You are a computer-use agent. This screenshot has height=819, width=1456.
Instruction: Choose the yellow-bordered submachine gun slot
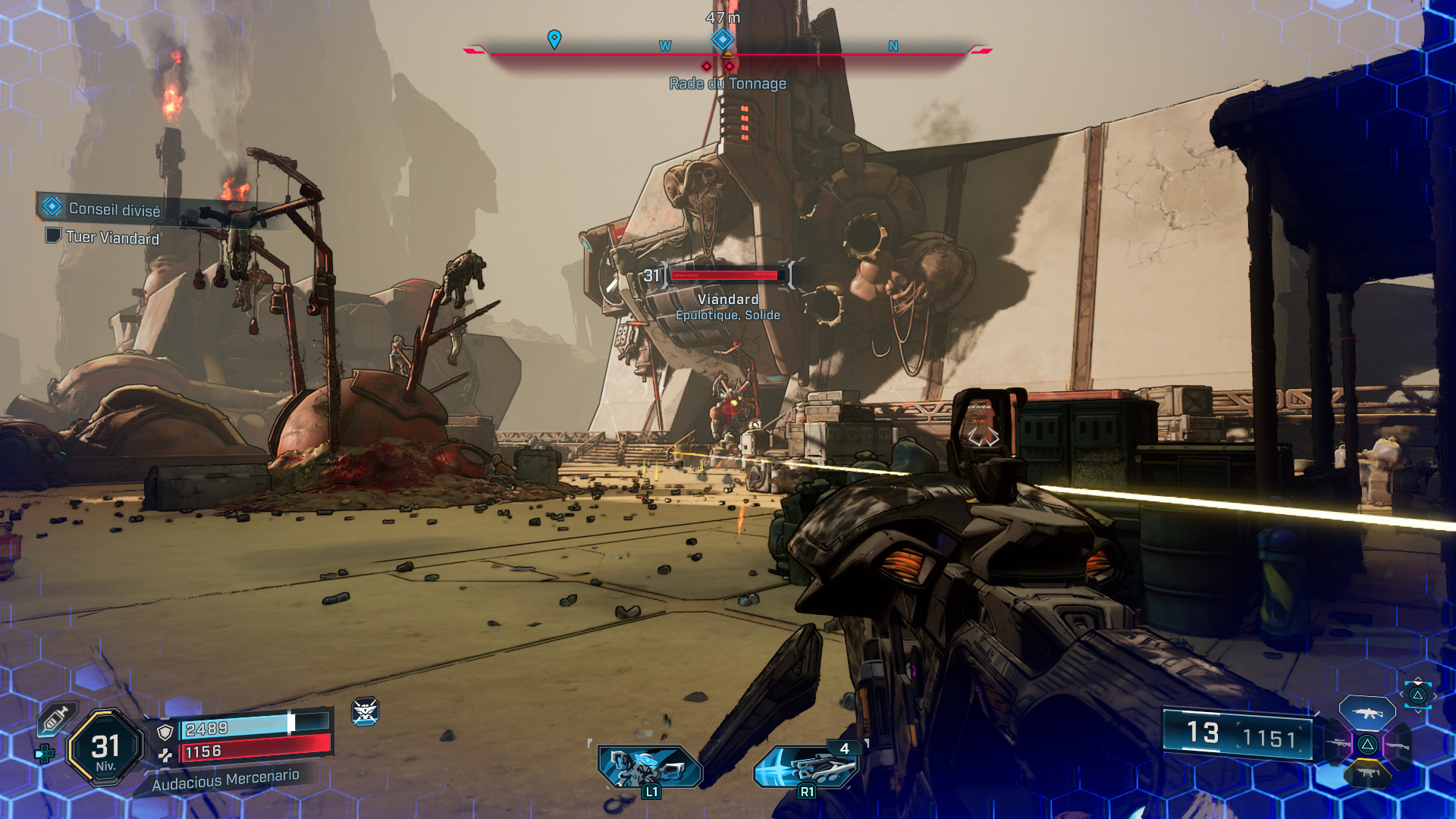[1367, 773]
